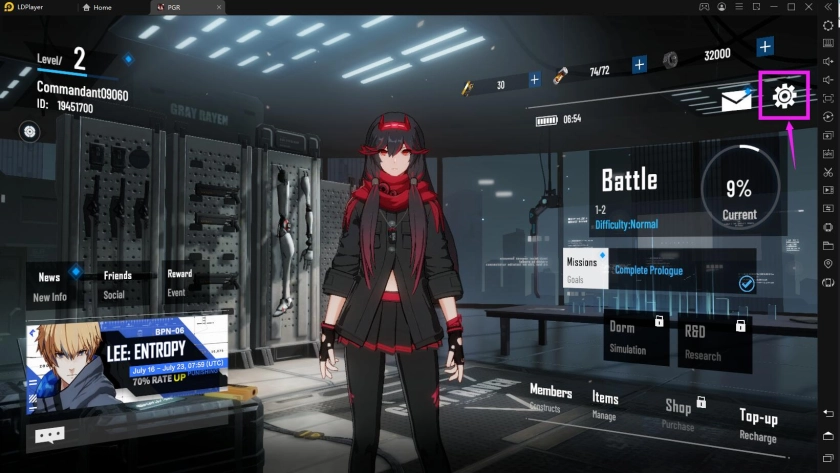Screen dimensions: 840x473
Task: Open the gear Settings icon
Action: [784, 96]
